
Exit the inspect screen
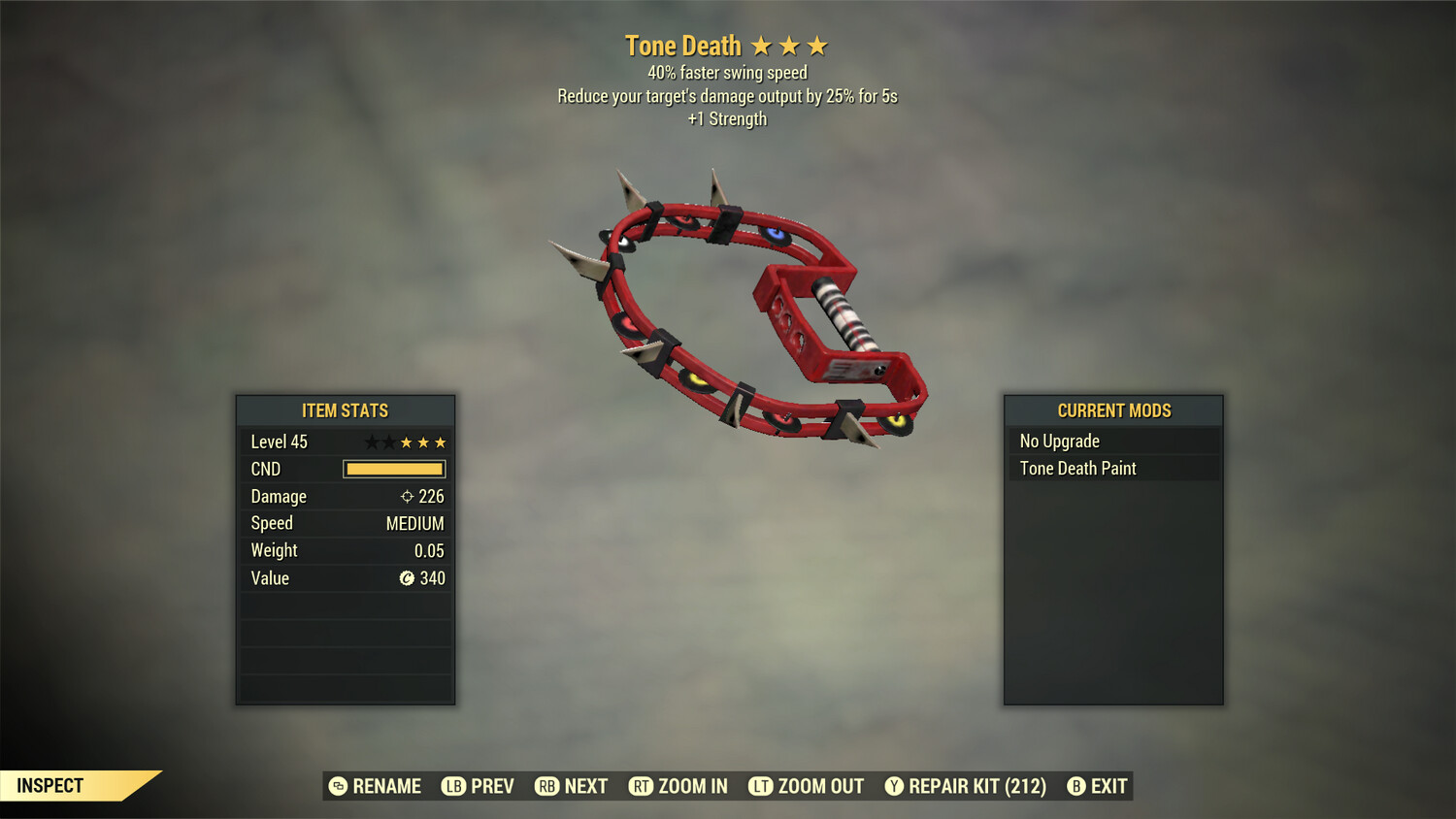[x=1098, y=786]
